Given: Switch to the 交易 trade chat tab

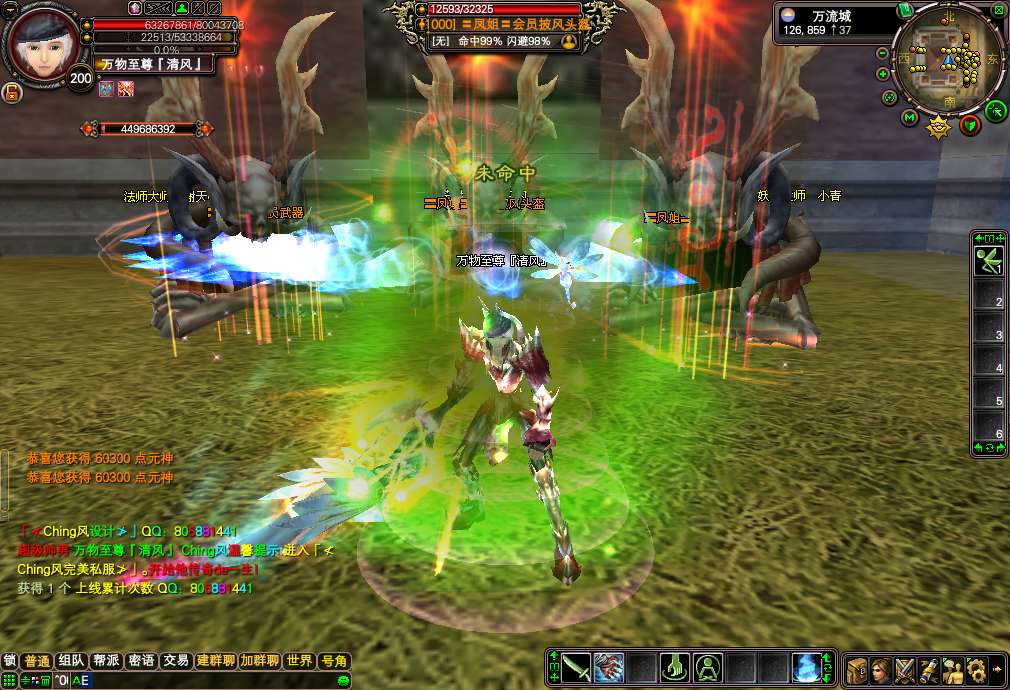Looking at the screenshot, I should click(x=176, y=661).
